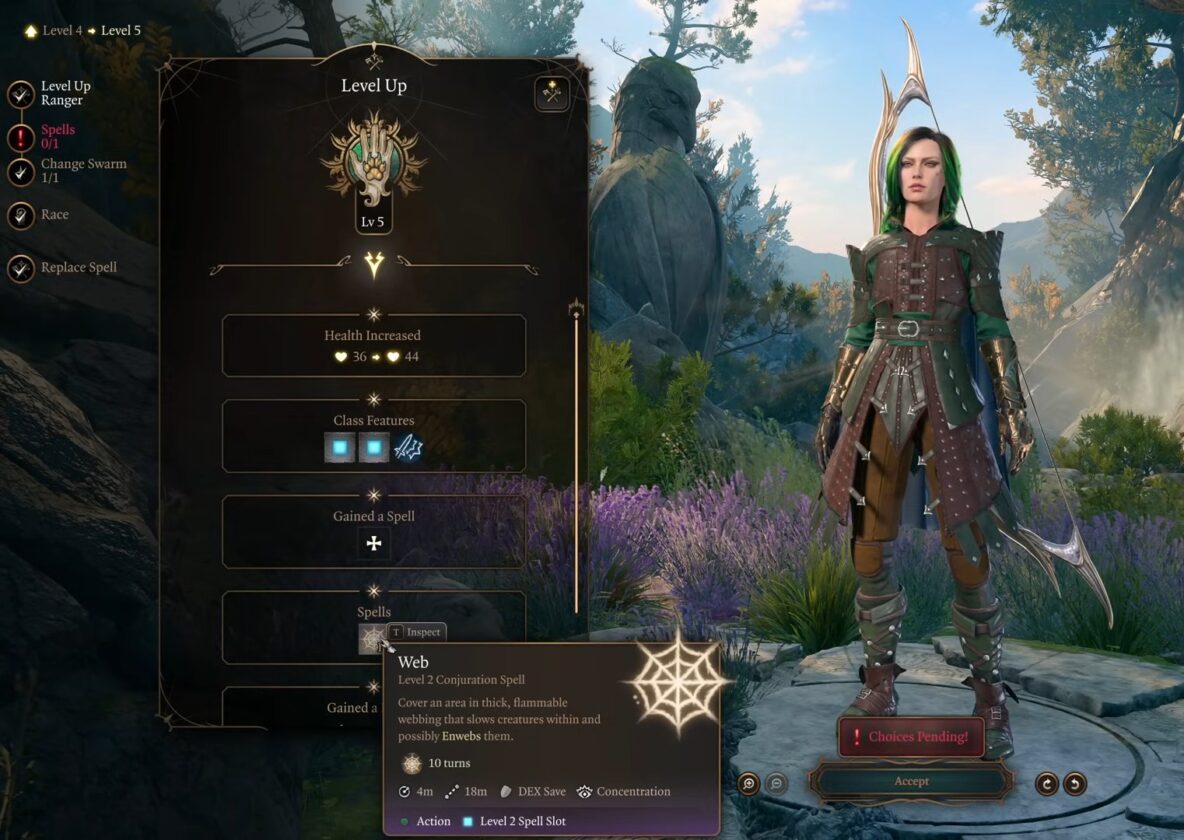Click the Level Up panel scrollbar
The height and width of the screenshot is (840, 1184).
tap(576, 460)
